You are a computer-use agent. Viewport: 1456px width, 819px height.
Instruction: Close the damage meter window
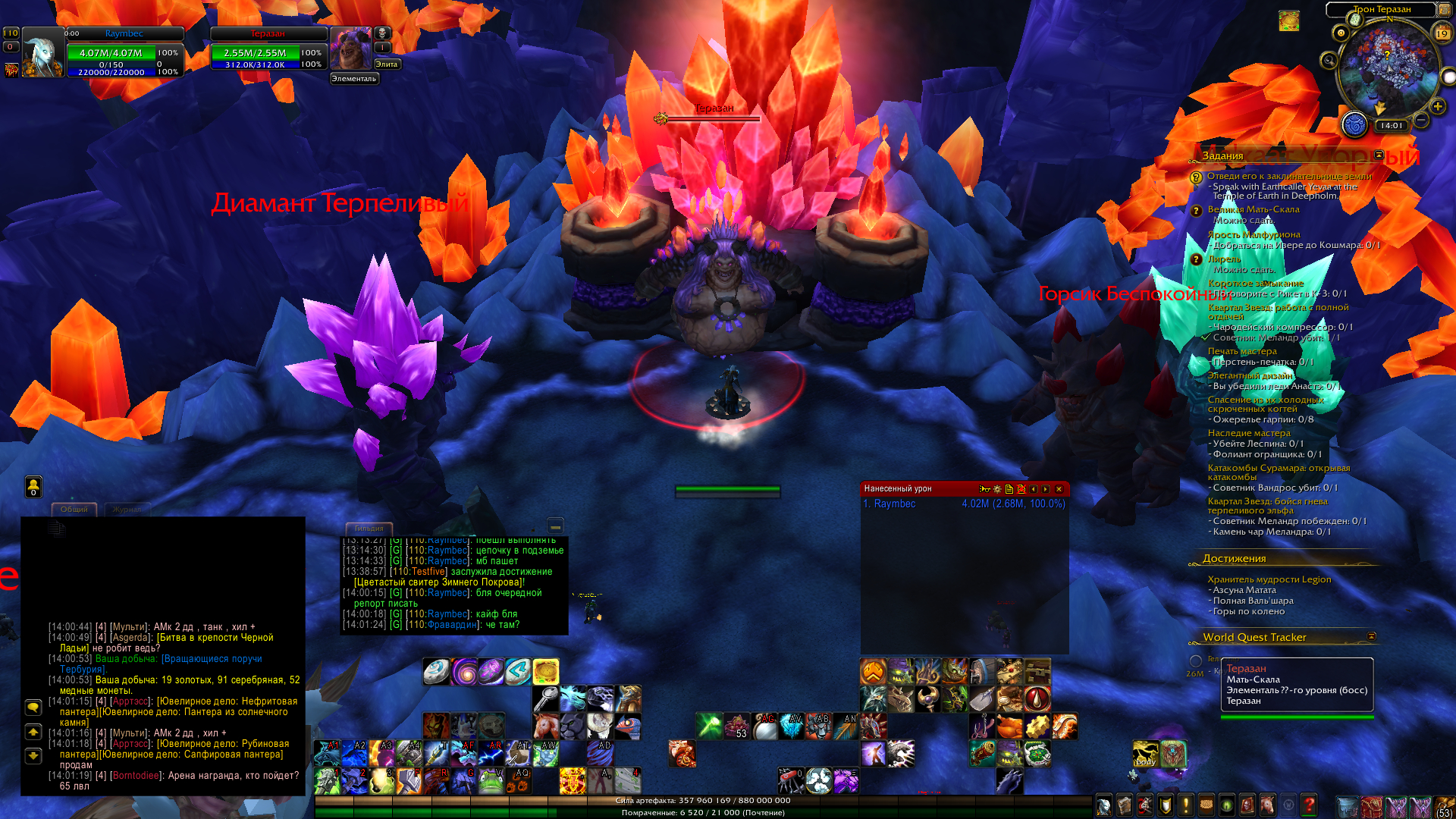pos(1059,489)
